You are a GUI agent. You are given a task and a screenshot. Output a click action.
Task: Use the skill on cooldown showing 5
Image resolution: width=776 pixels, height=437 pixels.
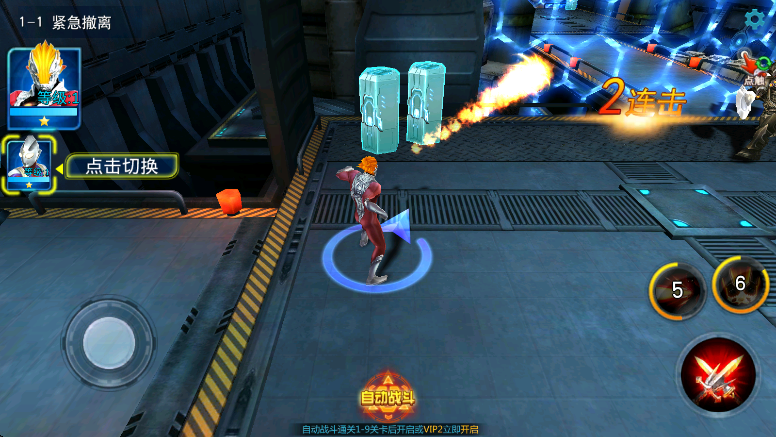tap(677, 290)
